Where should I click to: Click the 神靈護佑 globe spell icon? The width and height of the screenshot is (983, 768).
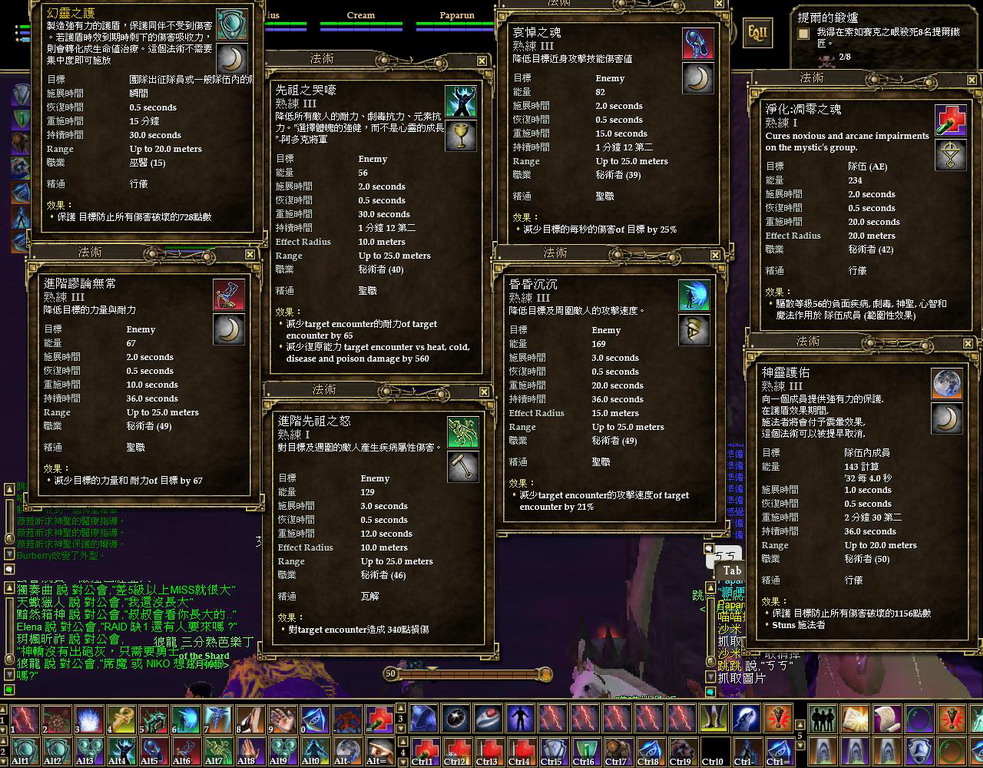[x=946, y=383]
